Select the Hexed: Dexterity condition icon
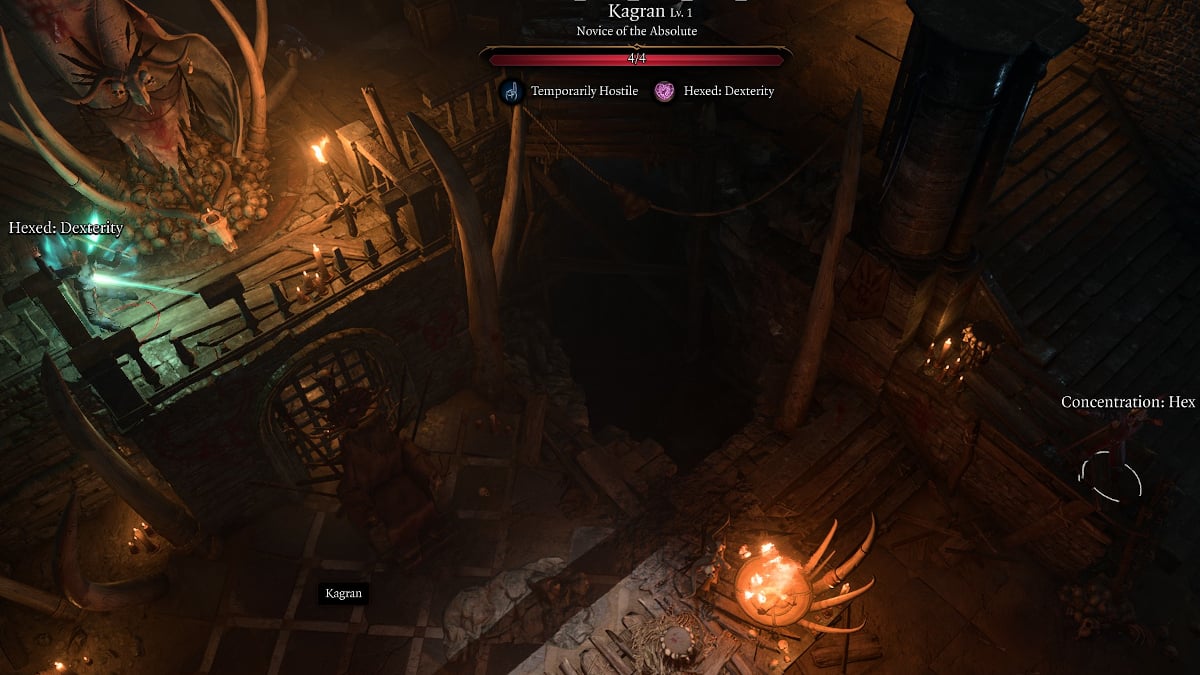1200x675 pixels. 664,91
